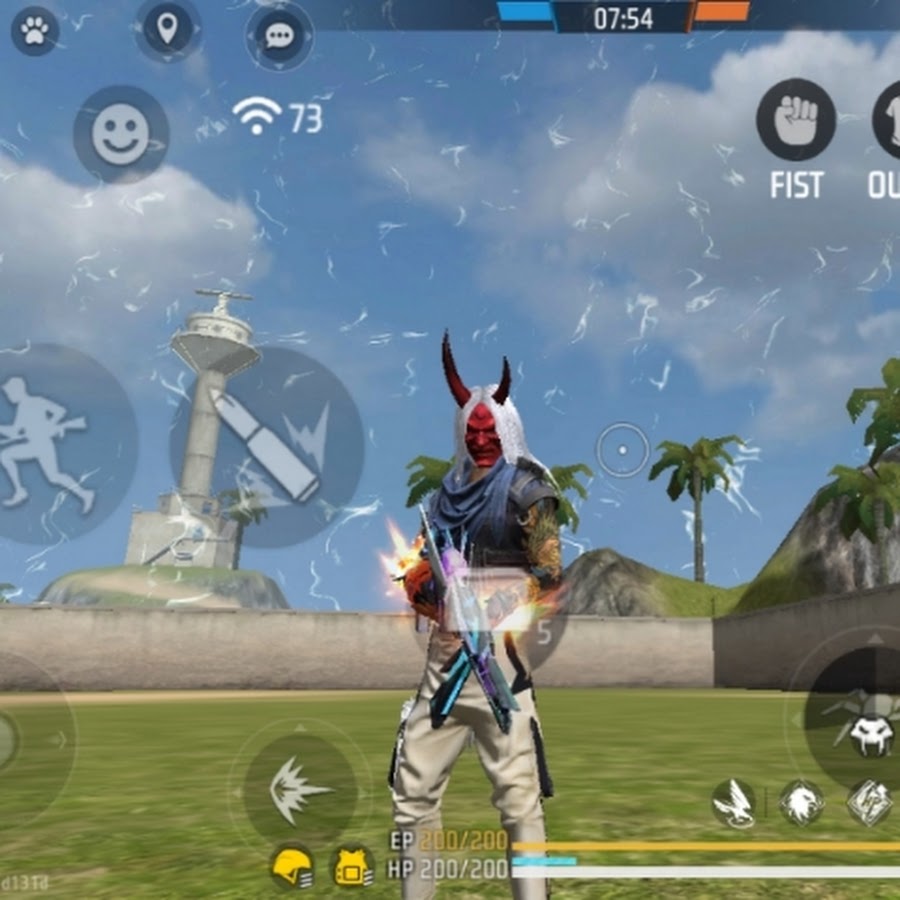This screenshot has height=900, width=900.
Task: Activate the diamond-shaped skill icon
Action: point(869,803)
